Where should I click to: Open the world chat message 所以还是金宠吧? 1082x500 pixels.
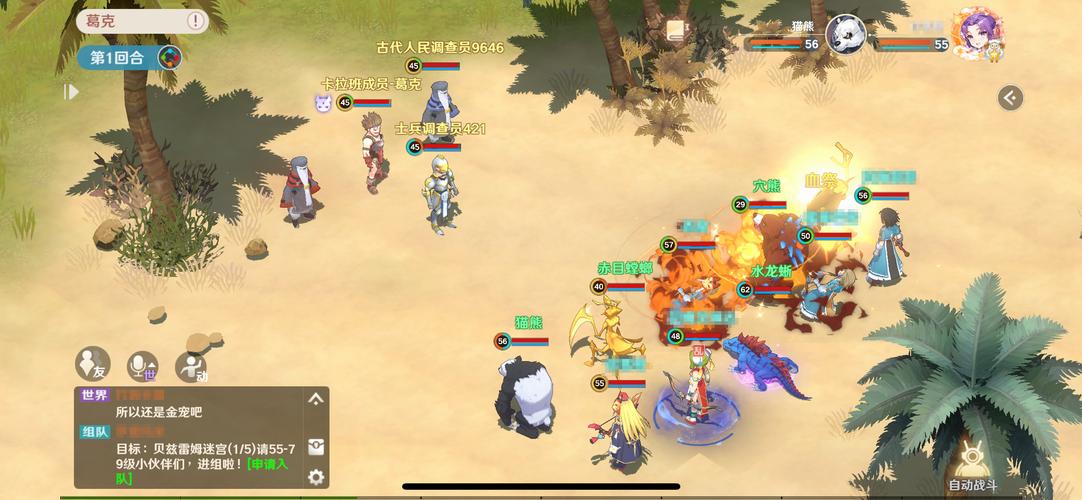(159, 412)
